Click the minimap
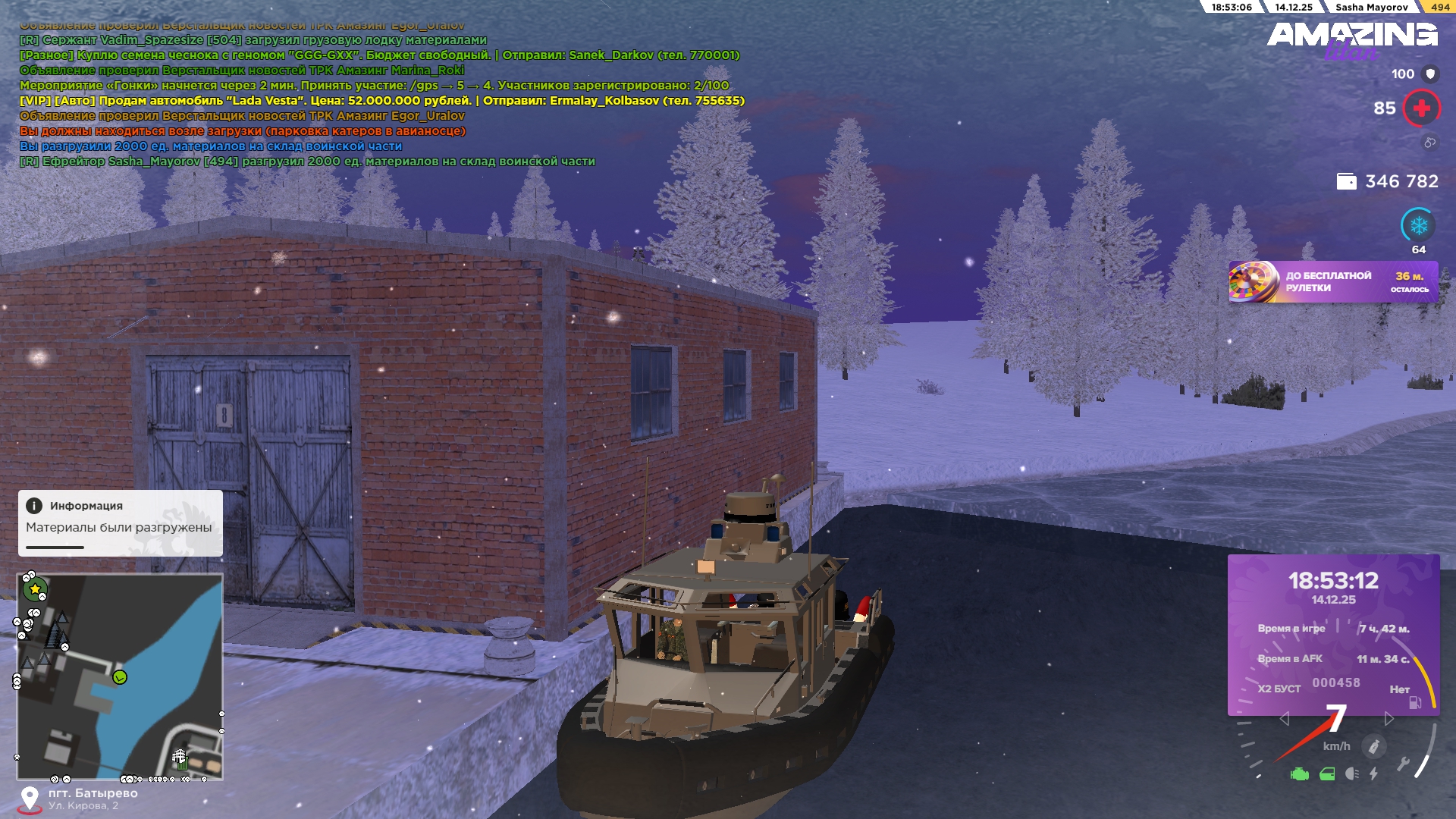The height and width of the screenshot is (819, 1456). [x=120, y=676]
